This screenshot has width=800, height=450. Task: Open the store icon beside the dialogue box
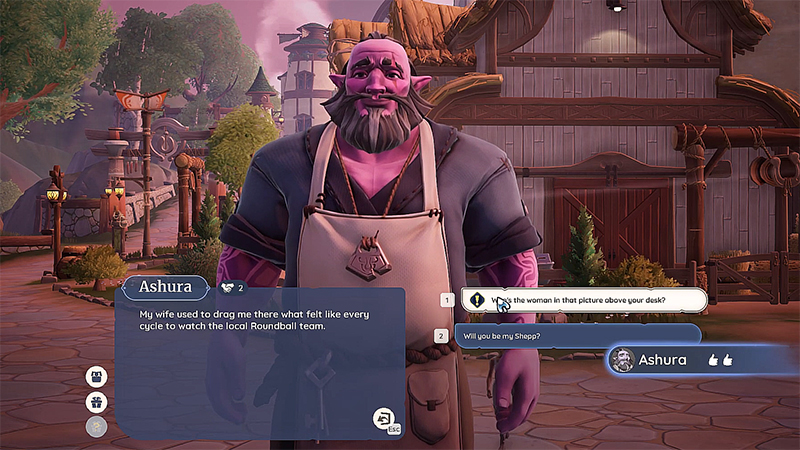tap(97, 377)
